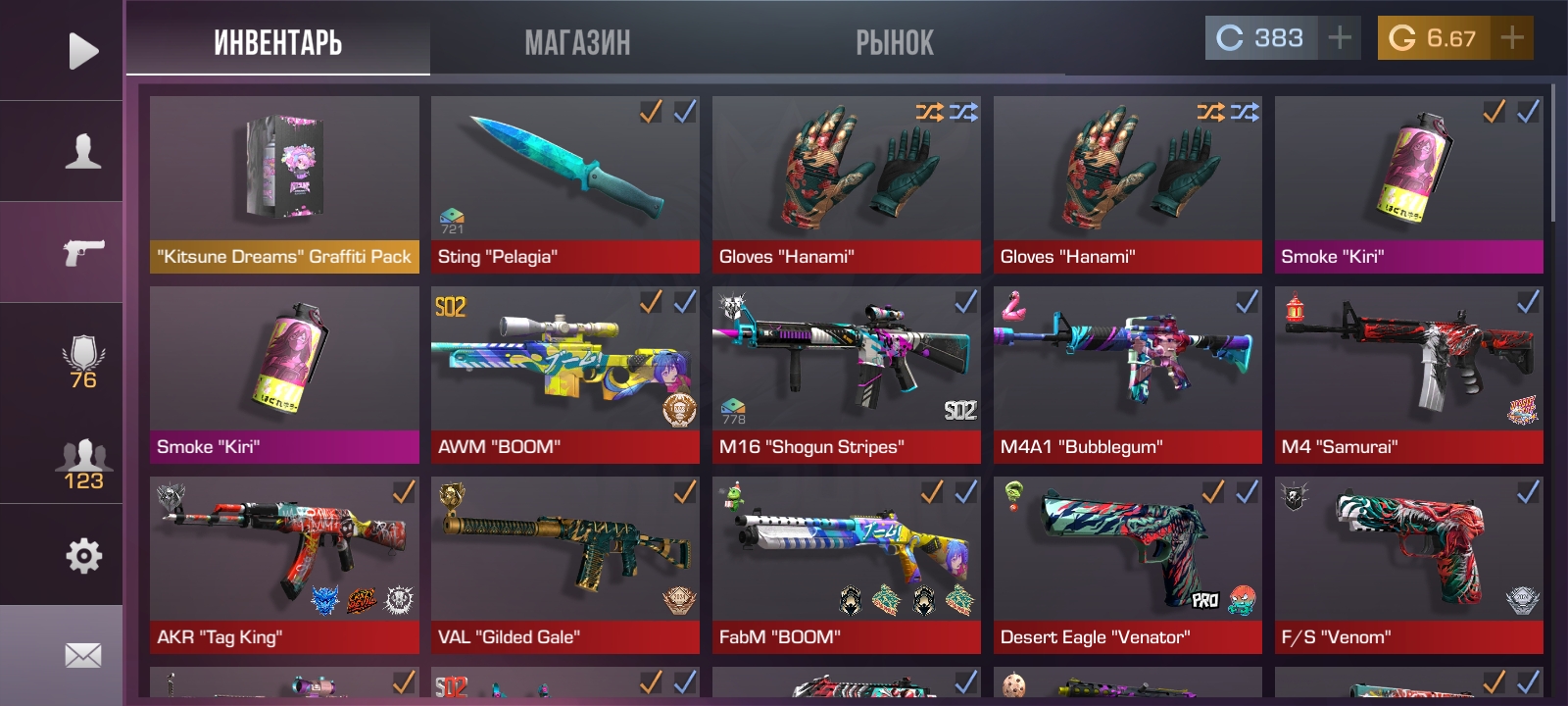The height and width of the screenshot is (706, 1568).
Task: Open the mail envelope
Action: 82,655
